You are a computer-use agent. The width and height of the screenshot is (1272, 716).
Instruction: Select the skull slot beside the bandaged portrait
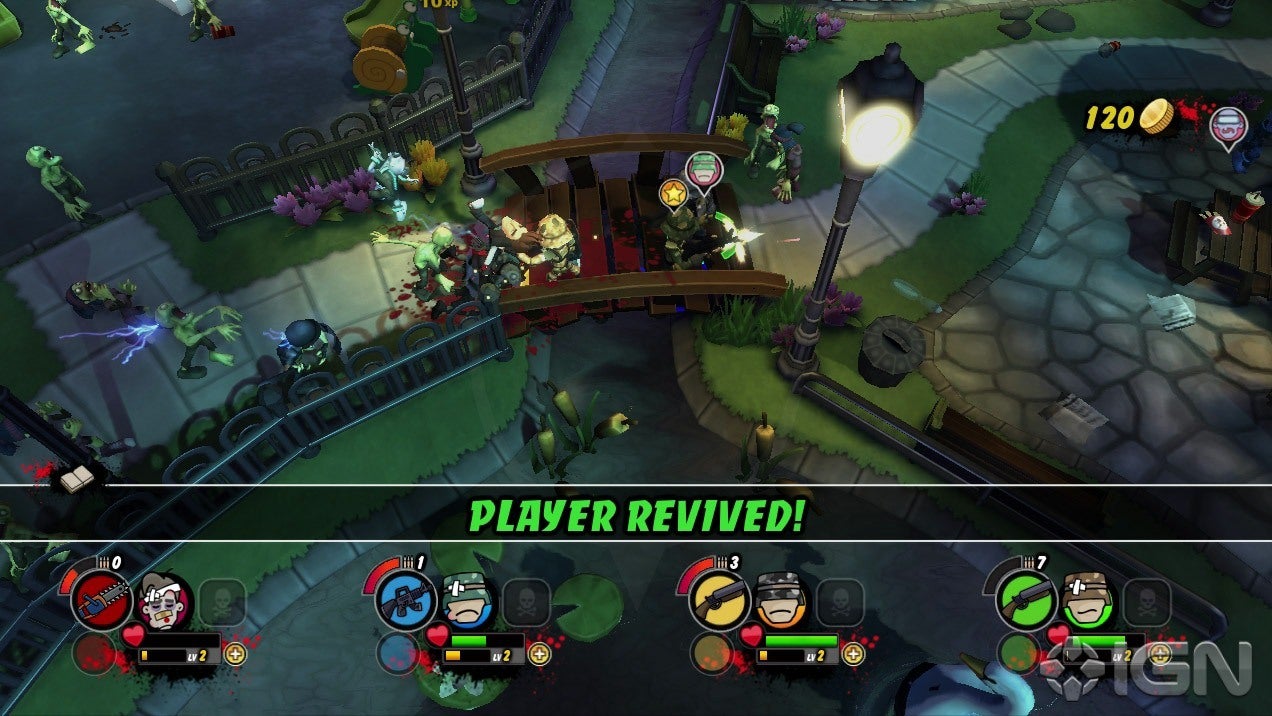222,602
